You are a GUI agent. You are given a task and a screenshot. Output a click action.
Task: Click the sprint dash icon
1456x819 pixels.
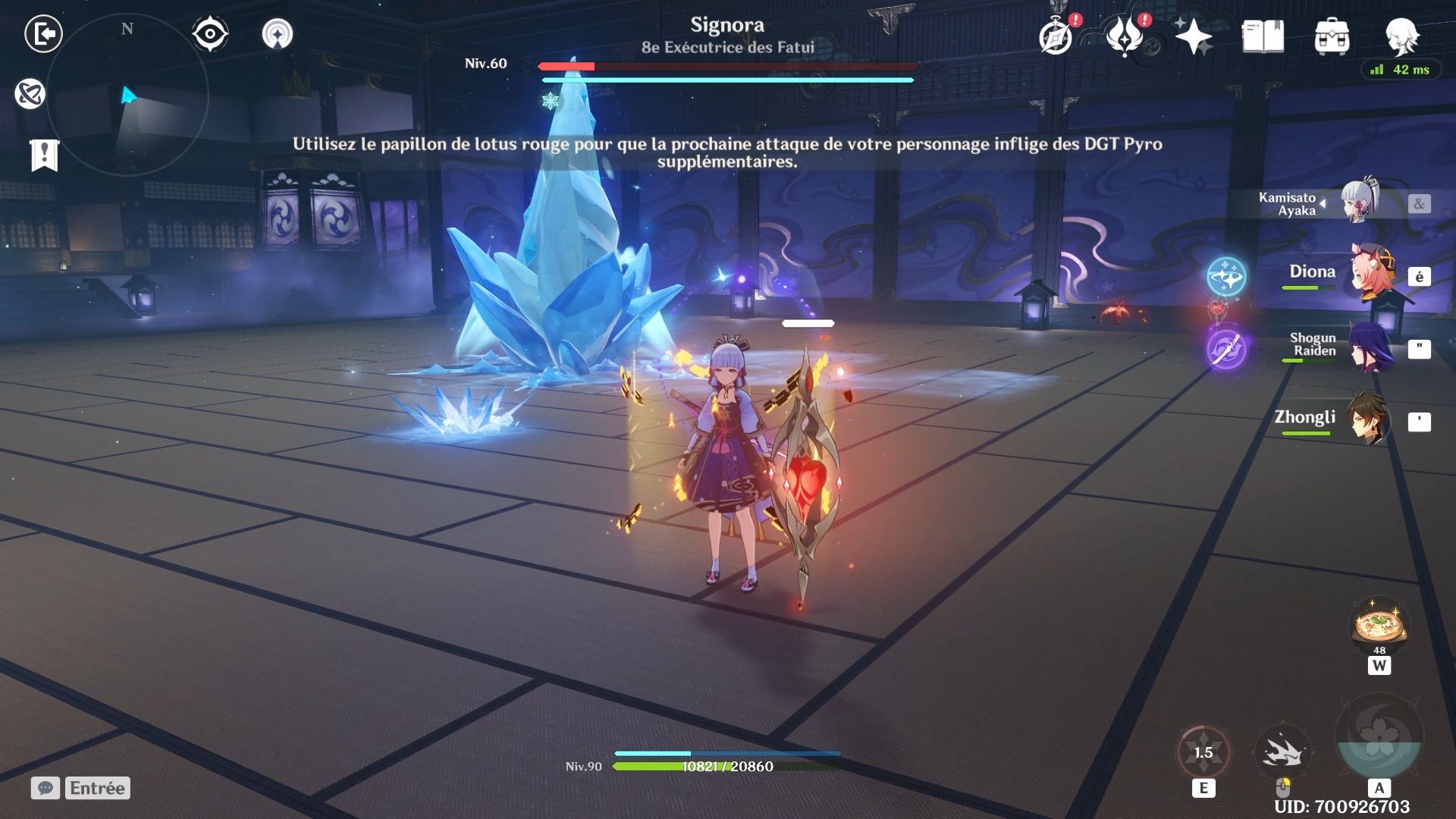tap(1282, 752)
